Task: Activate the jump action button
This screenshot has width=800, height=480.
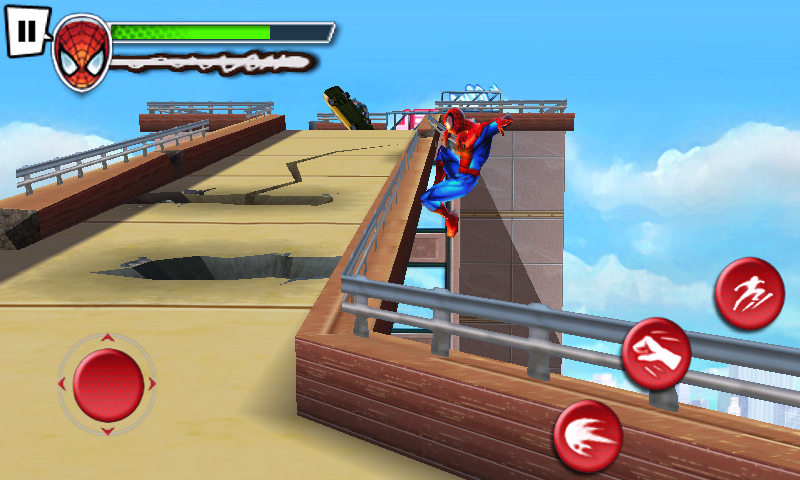Action: click(x=748, y=292)
